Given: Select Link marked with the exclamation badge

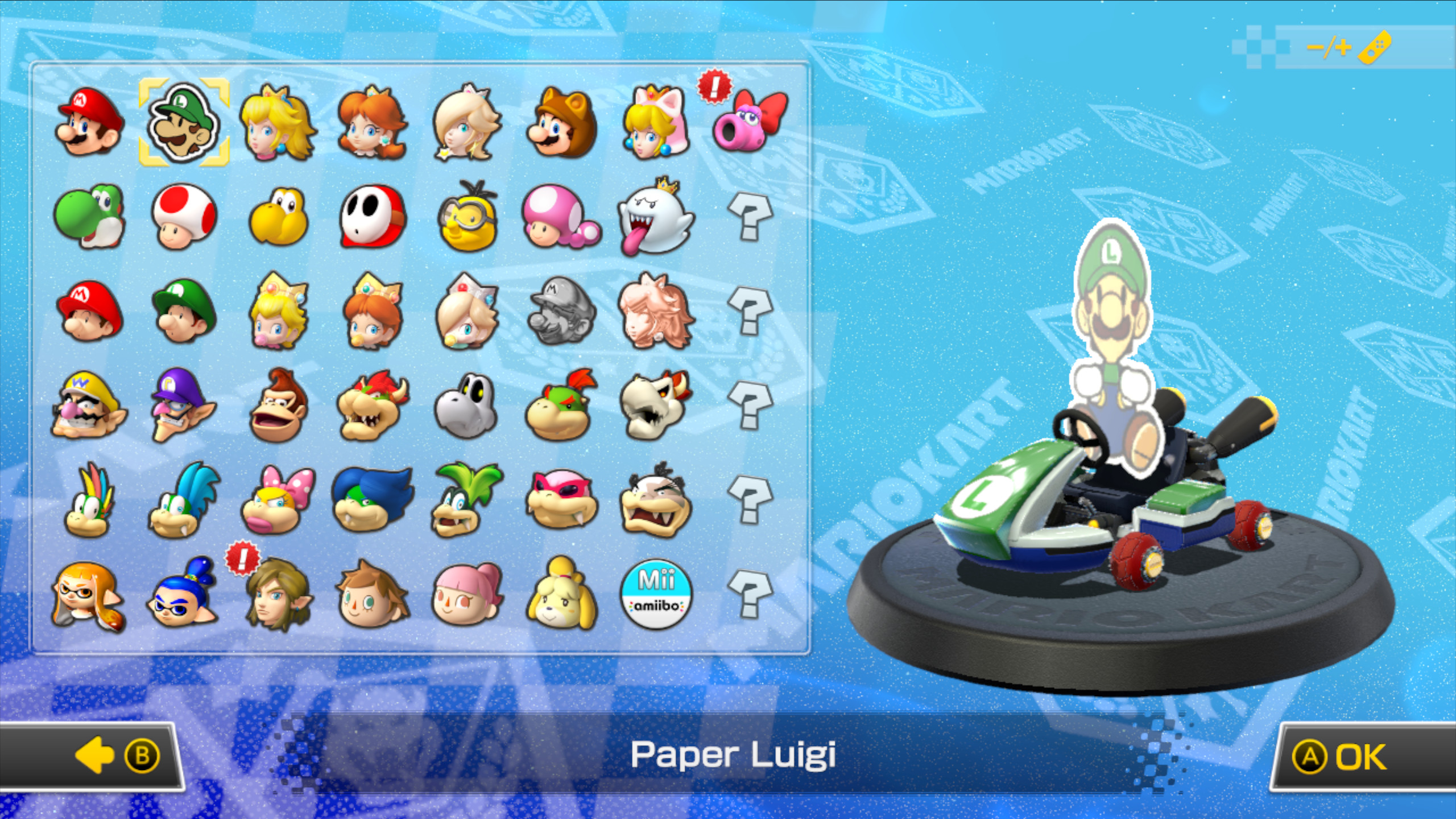Looking at the screenshot, I should click(x=279, y=597).
